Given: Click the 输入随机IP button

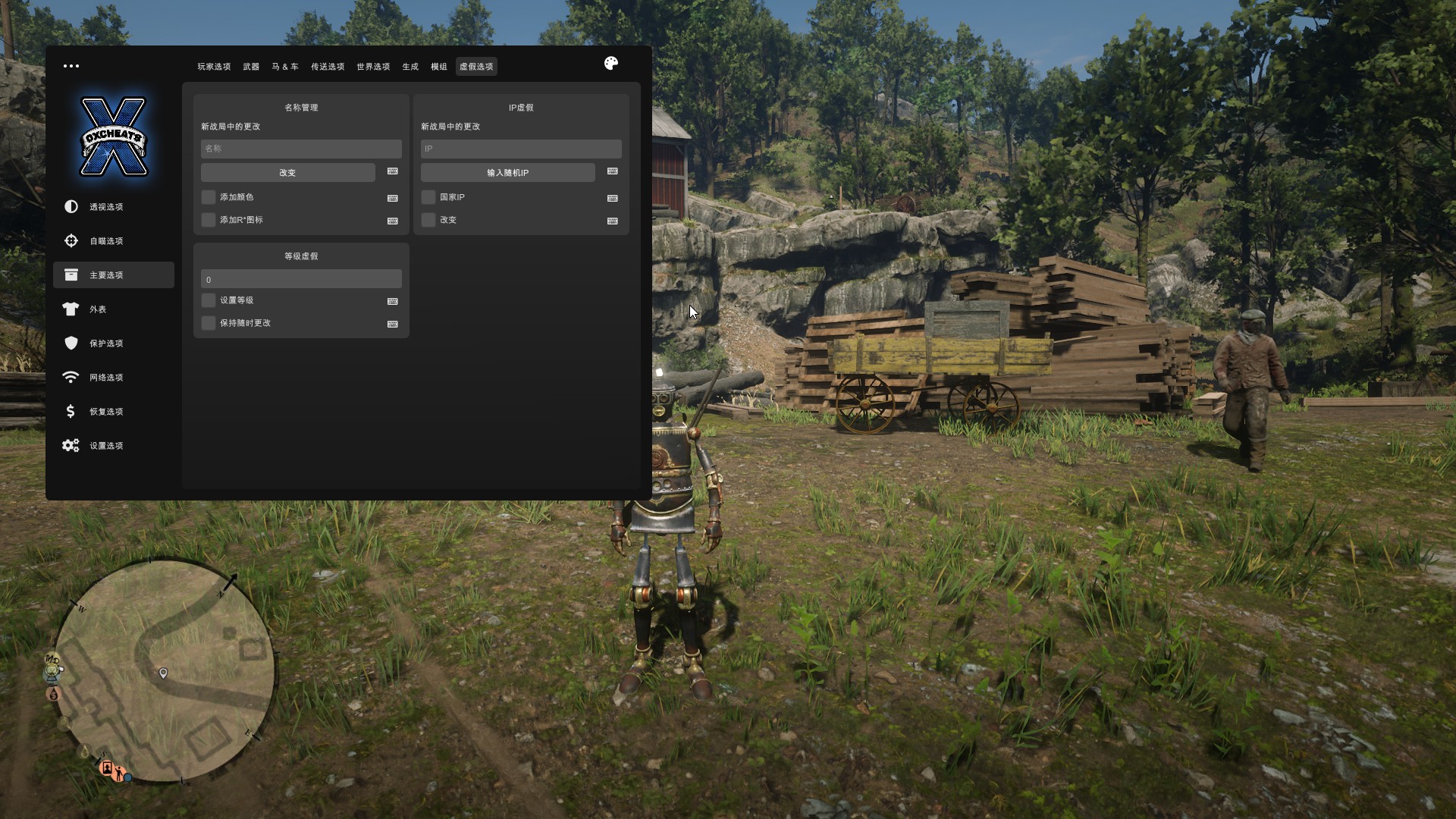Looking at the screenshot, I should coord(507,173).
